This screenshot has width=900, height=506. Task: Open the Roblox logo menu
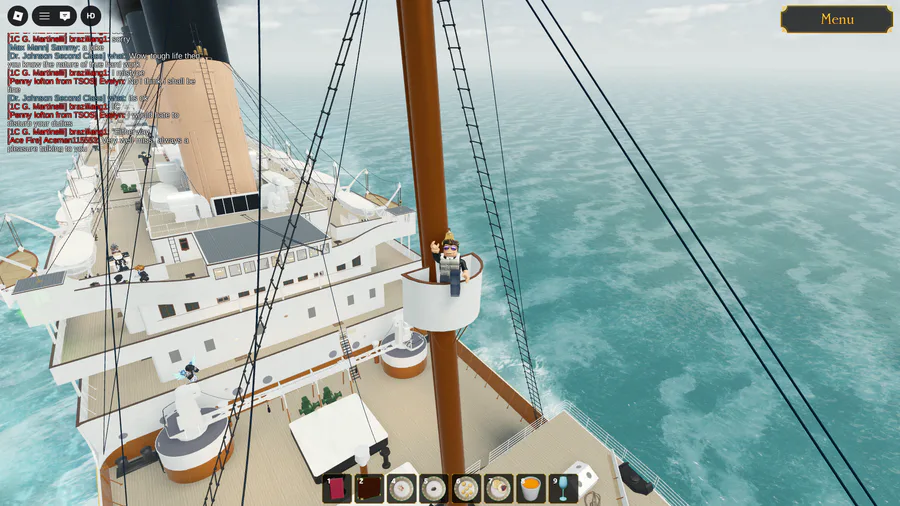[15, 16]
